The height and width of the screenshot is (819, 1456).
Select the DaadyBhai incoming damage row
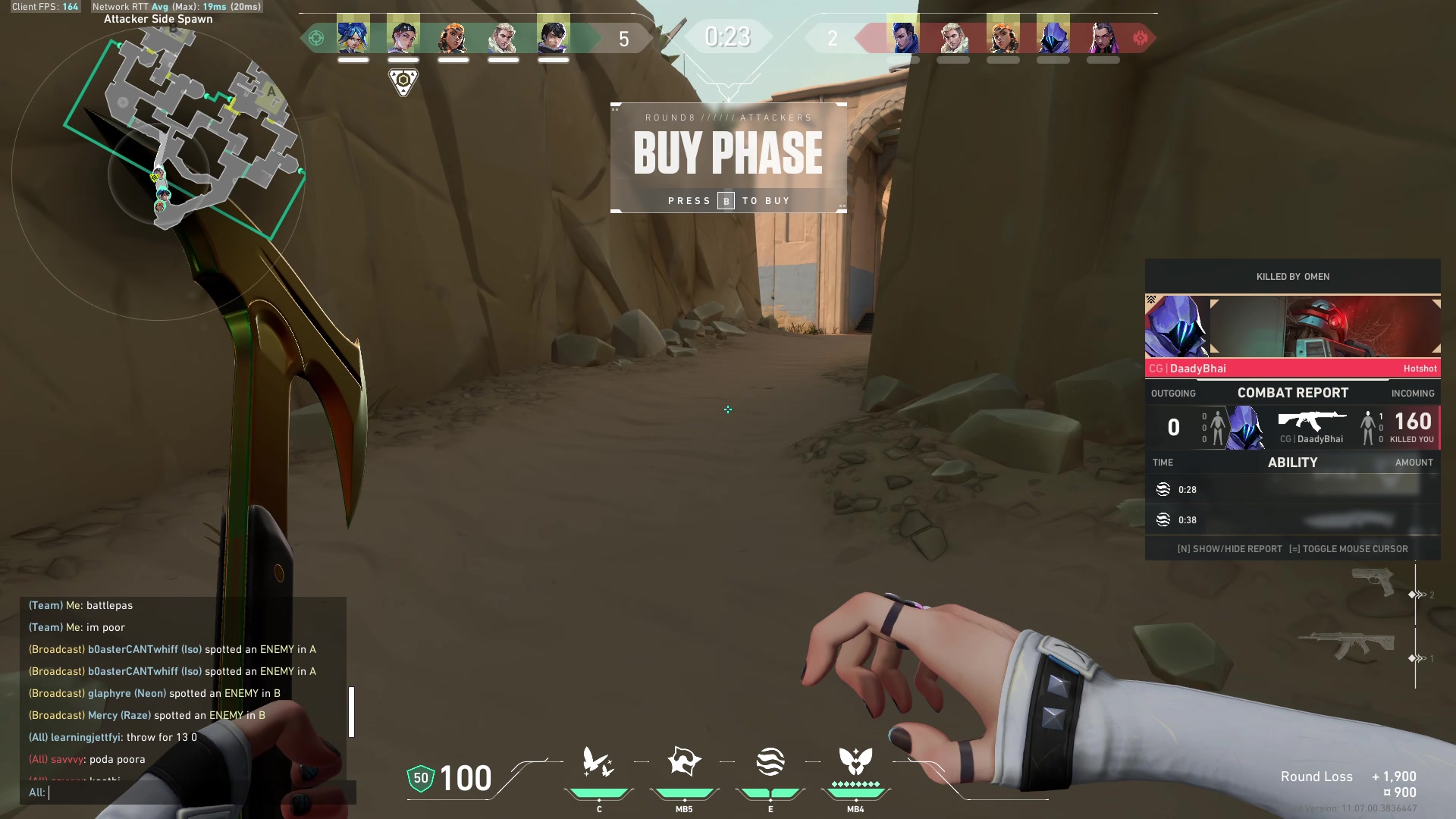point(1292,428)
